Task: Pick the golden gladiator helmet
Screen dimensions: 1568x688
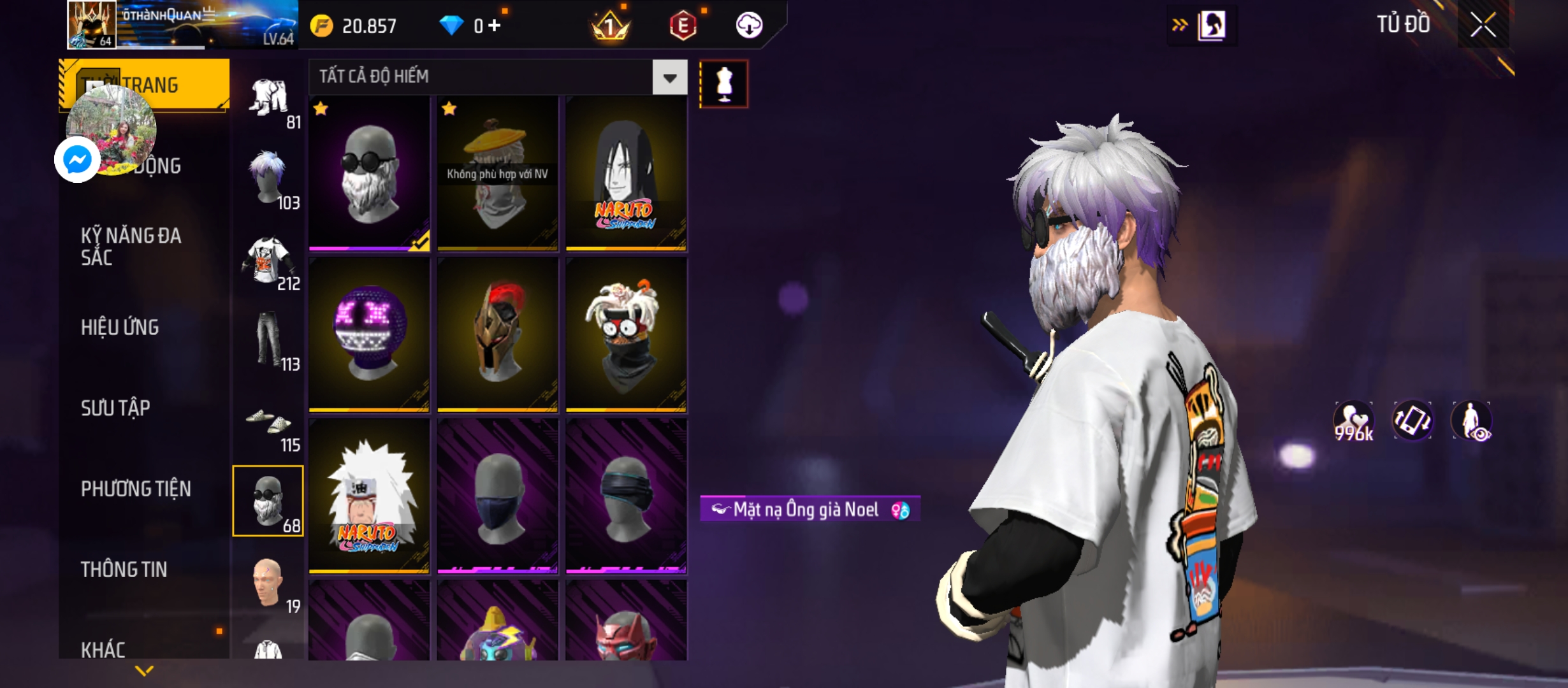Action: (x=497, y=334)
